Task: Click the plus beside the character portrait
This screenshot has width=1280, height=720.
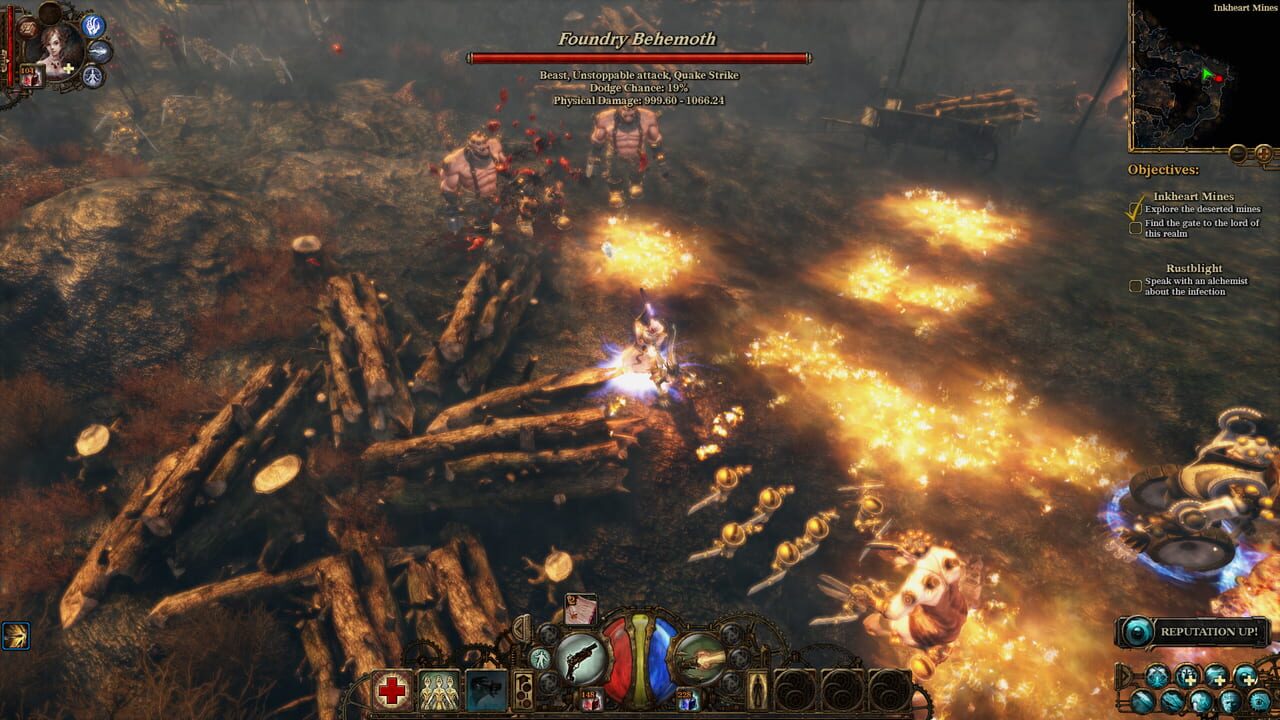Action: coord(68,68)
